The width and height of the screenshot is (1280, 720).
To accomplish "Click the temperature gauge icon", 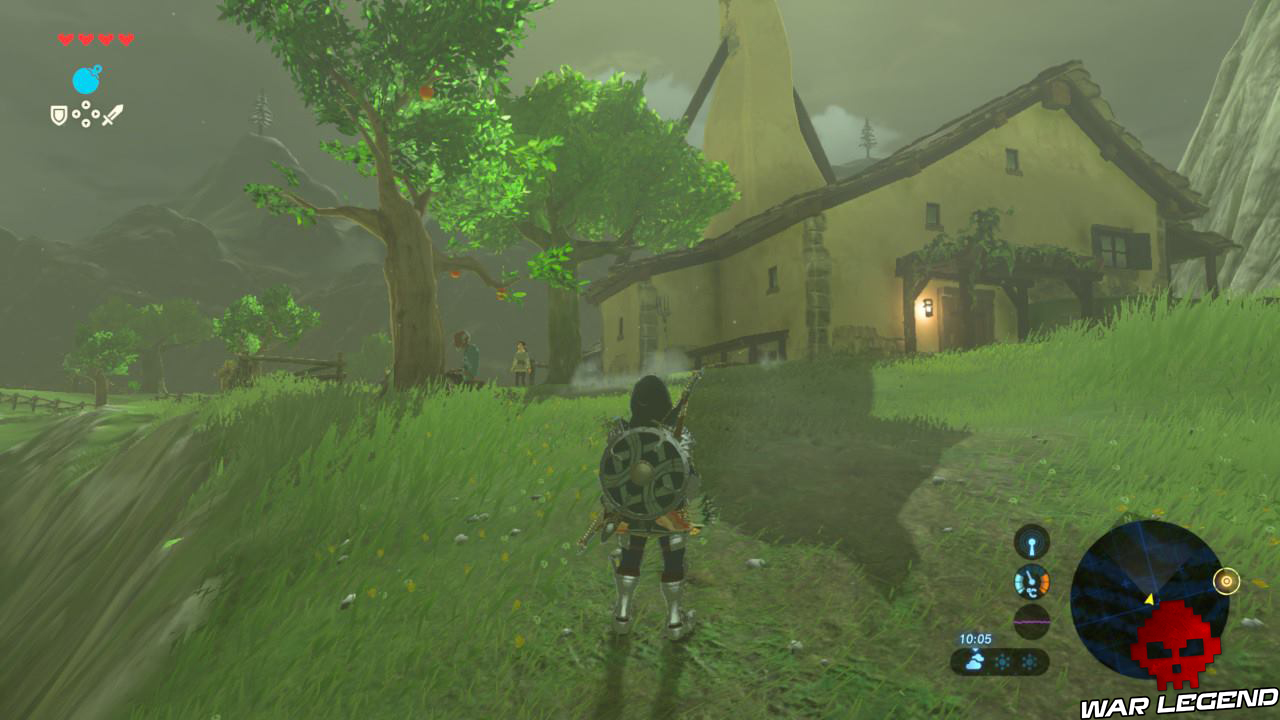I will [1030, 580].
